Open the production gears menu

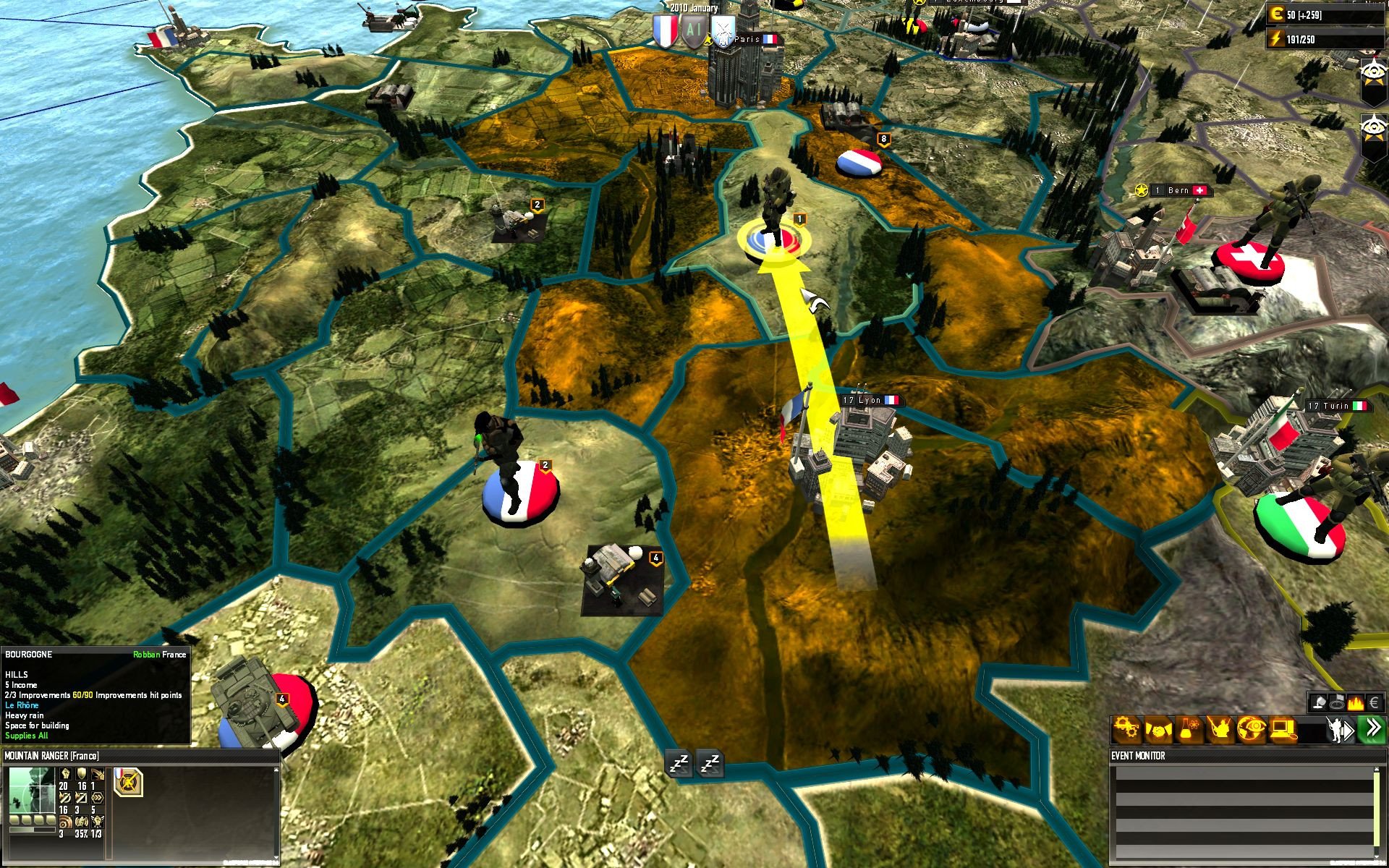[x=1126, y=730]
